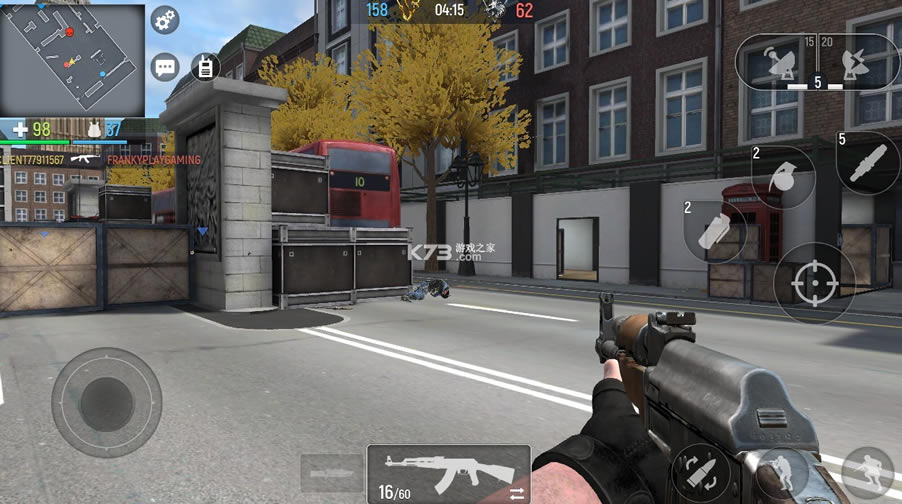Tap the crouching soldier stance button

point(782,471)
